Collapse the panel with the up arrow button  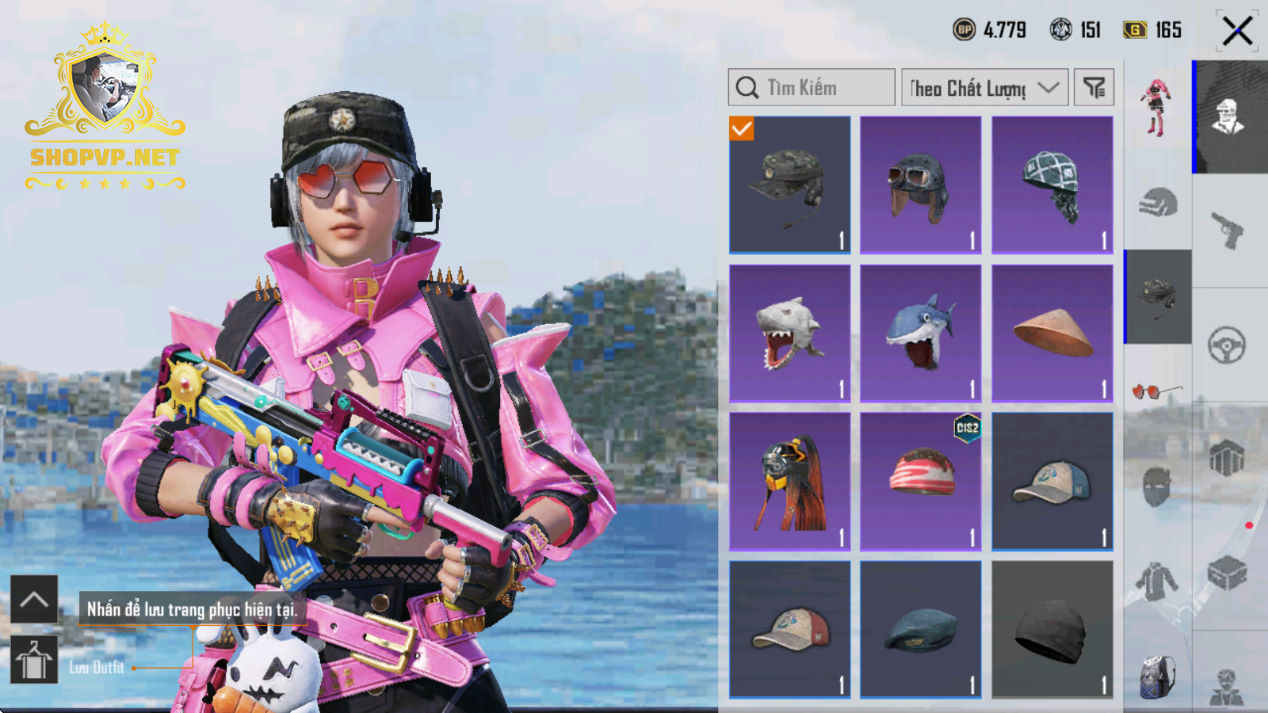point(34,600)
